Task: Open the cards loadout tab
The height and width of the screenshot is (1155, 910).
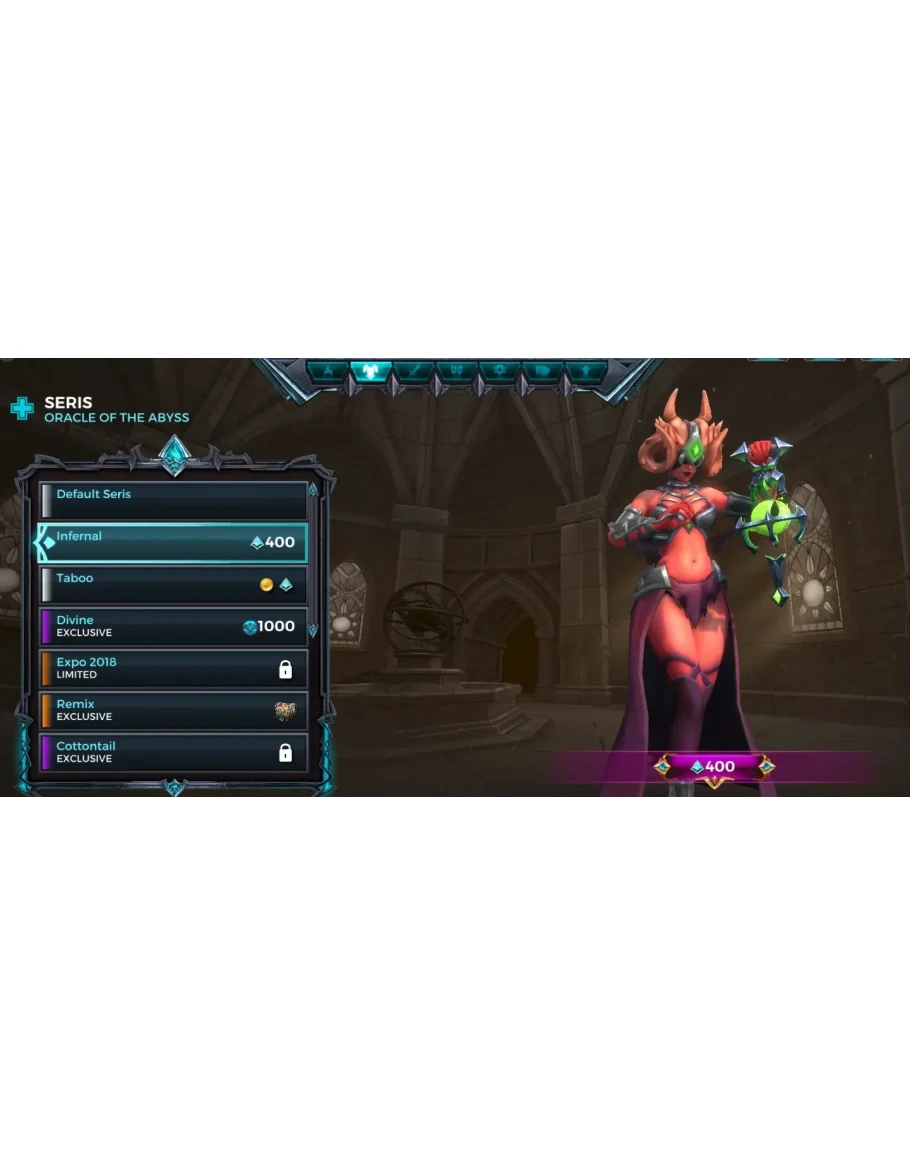Action: [543, 372]
